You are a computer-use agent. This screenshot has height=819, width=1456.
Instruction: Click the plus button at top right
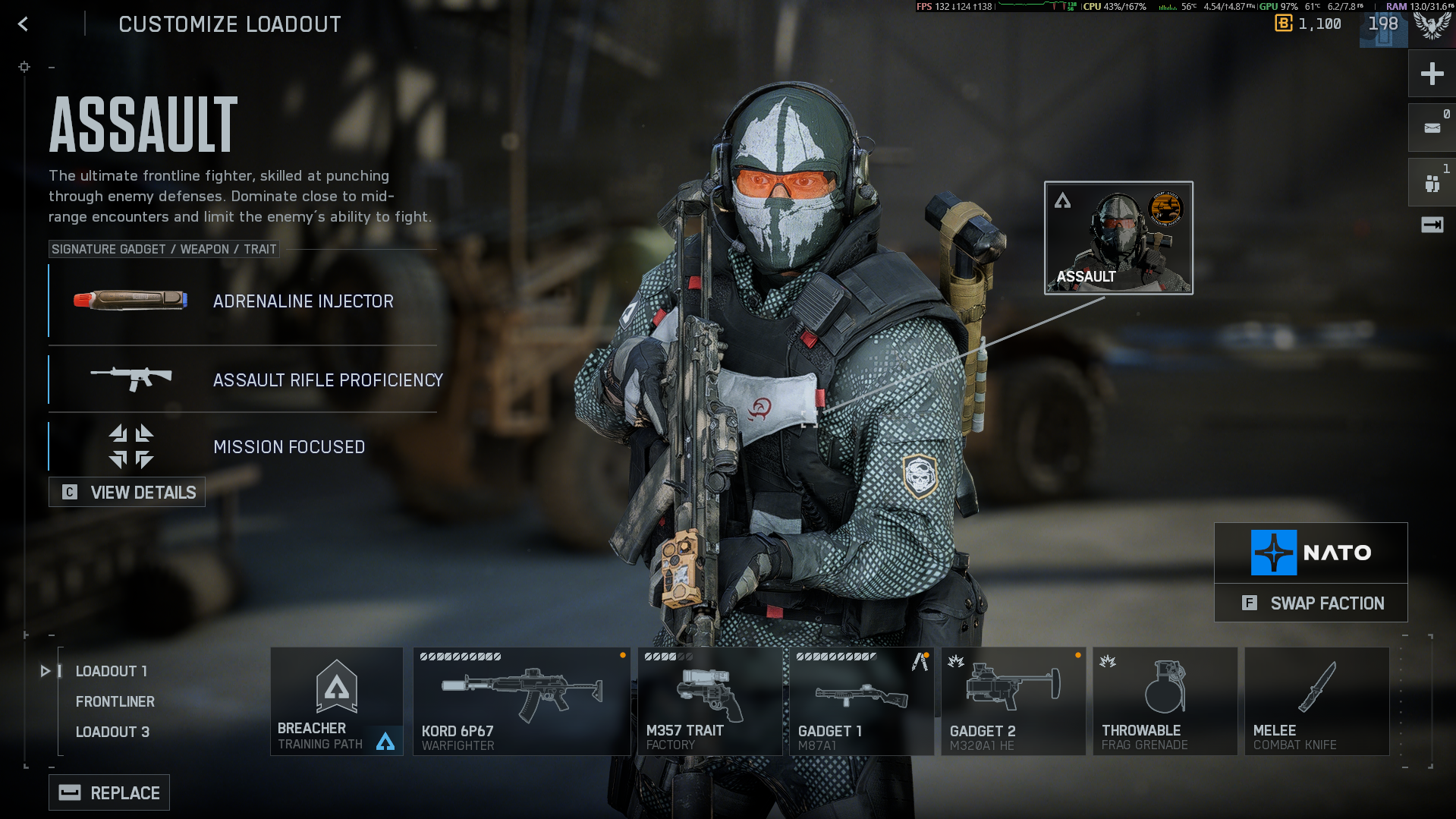pyautogui.click(x=1432, y=74)
